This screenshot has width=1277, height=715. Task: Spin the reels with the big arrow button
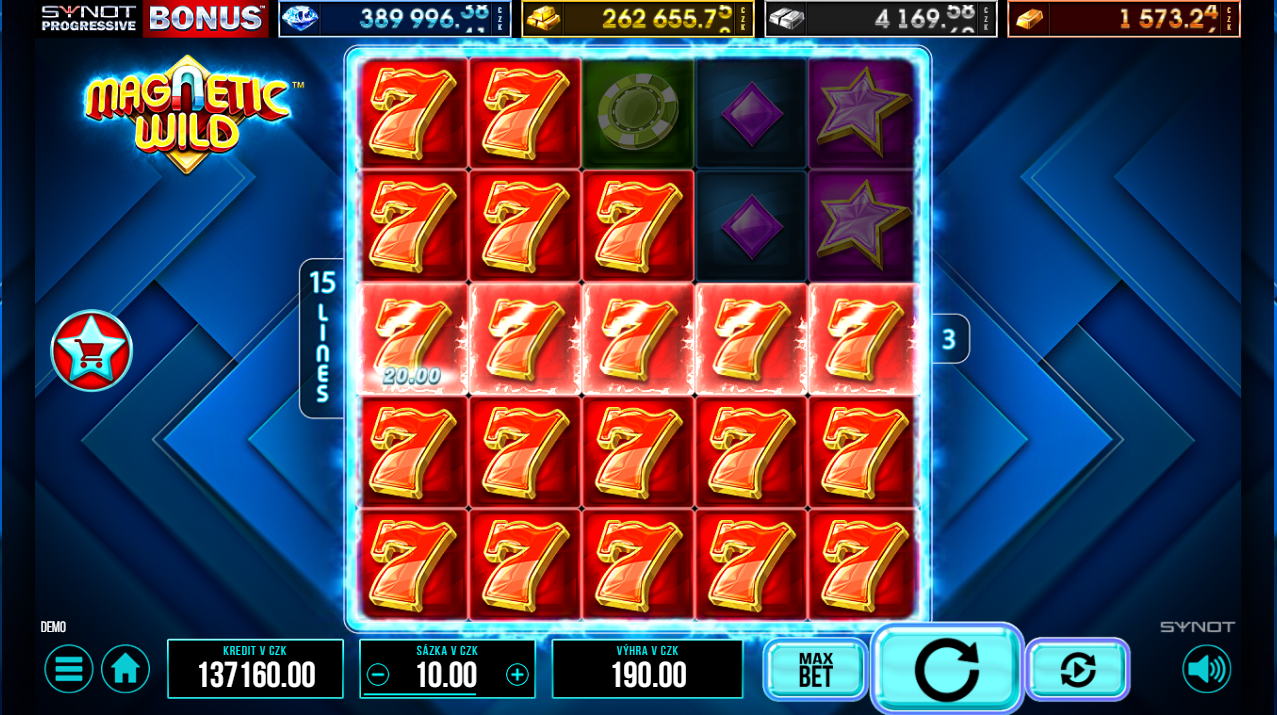(x=946, y=669)
